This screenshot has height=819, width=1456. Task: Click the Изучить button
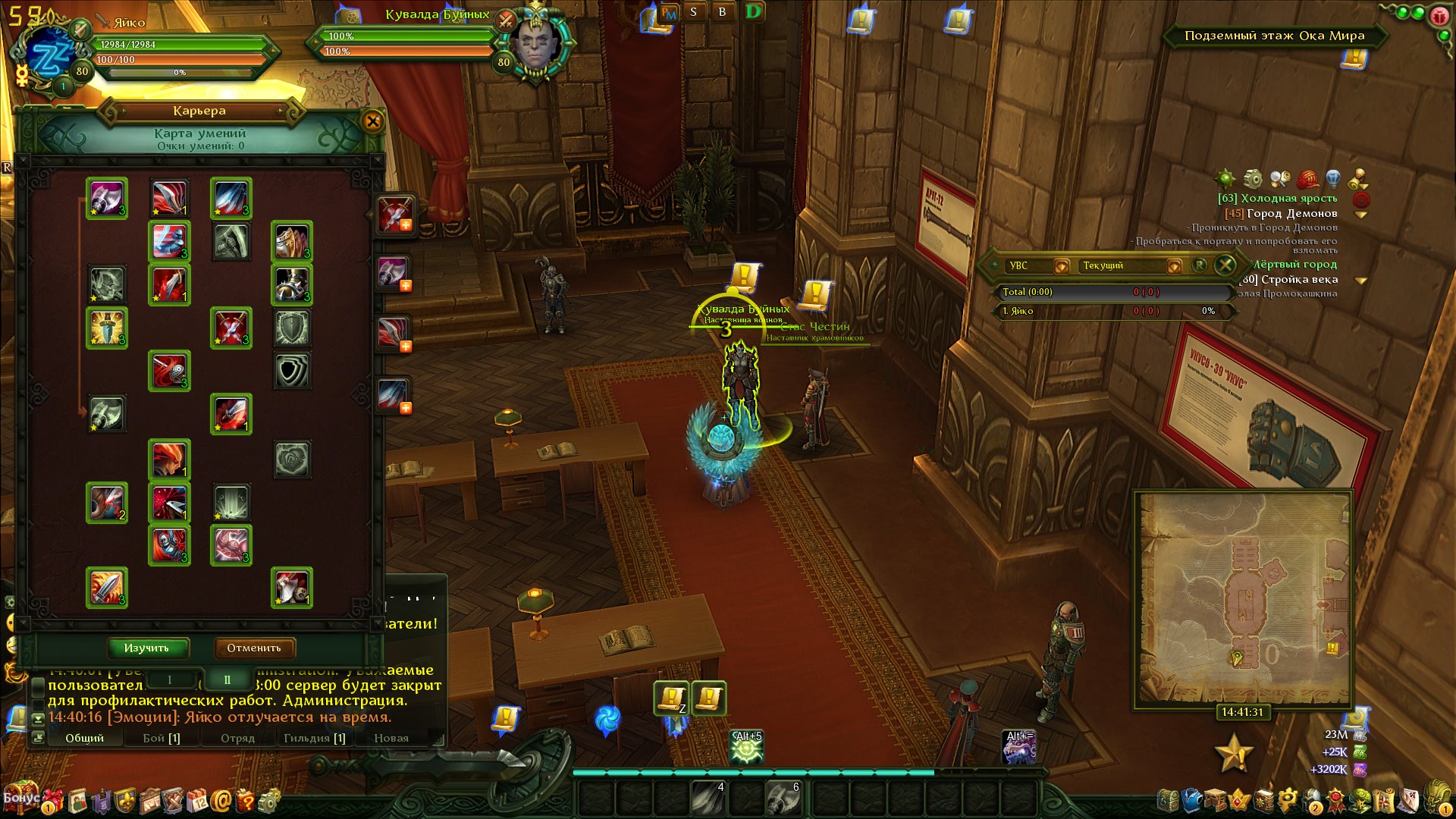tap(147, 648)
